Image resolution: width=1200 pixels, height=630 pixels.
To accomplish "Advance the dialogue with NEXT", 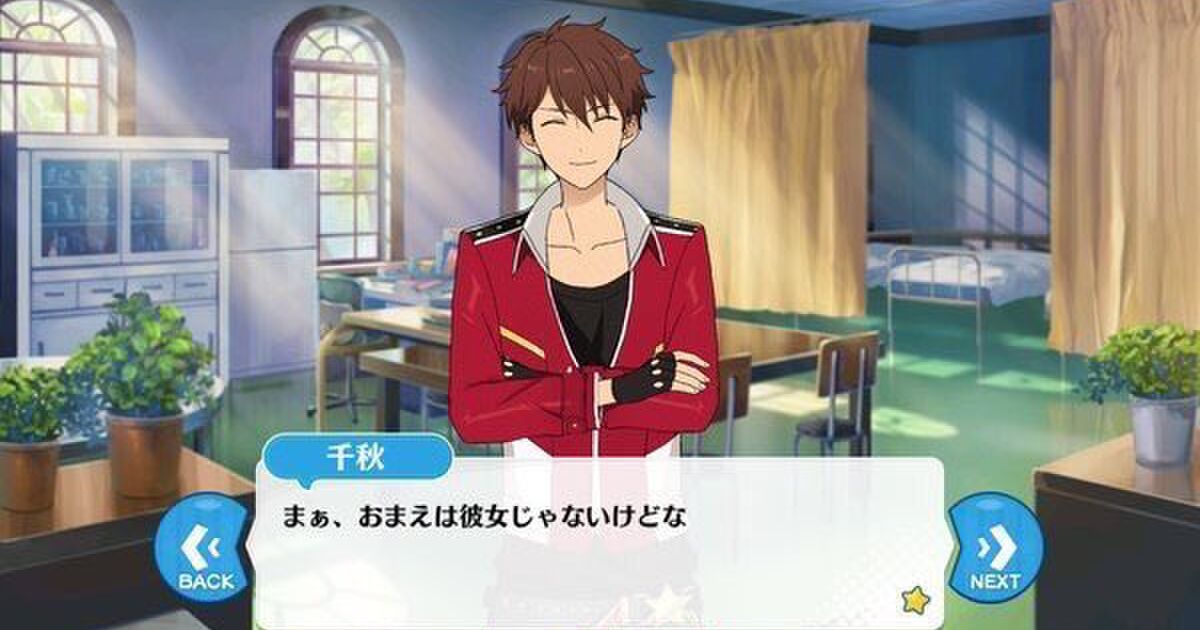I will click(994, 552).
